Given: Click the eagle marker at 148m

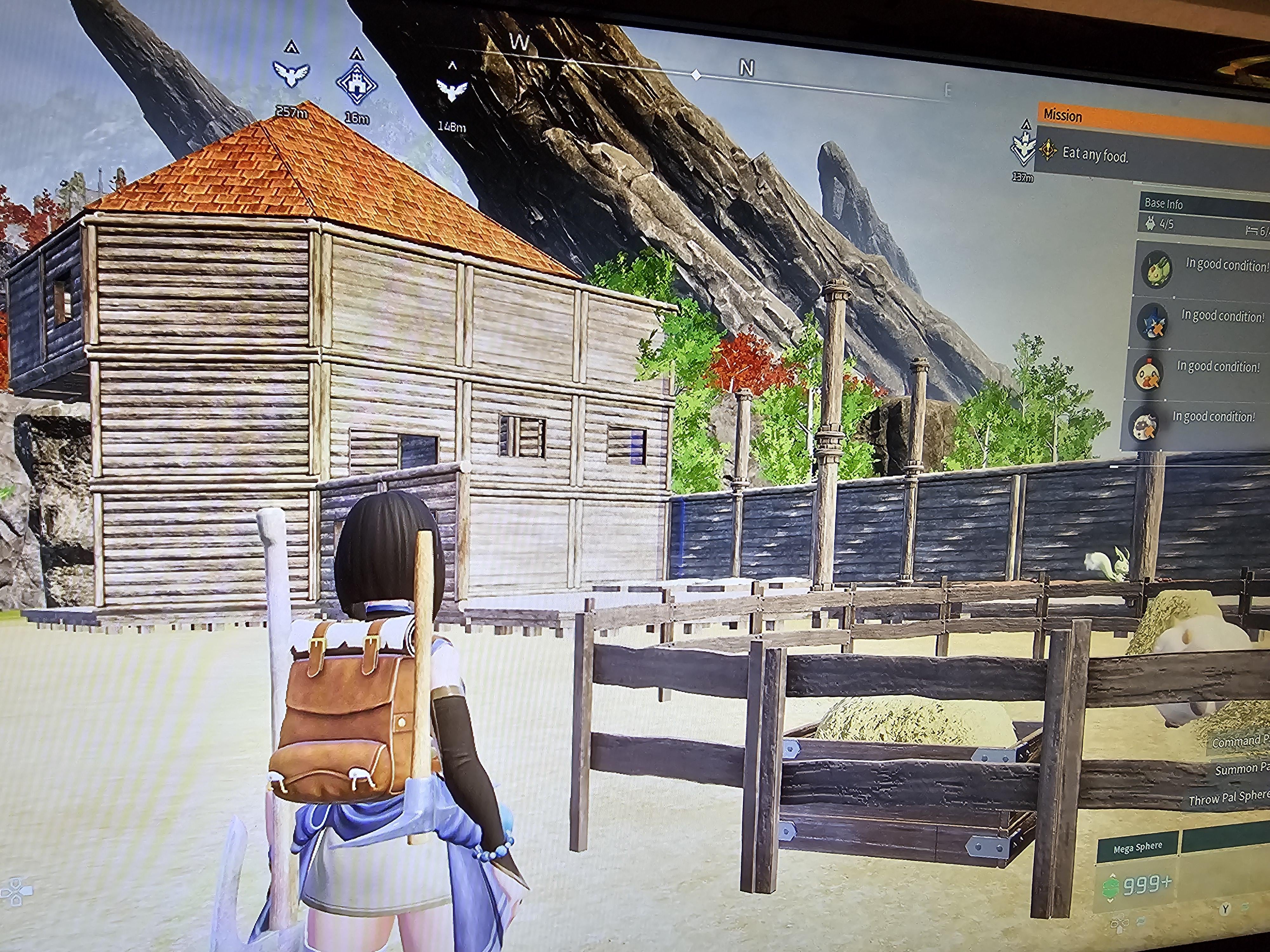Looking at the screenshot, I should (452, 89).
